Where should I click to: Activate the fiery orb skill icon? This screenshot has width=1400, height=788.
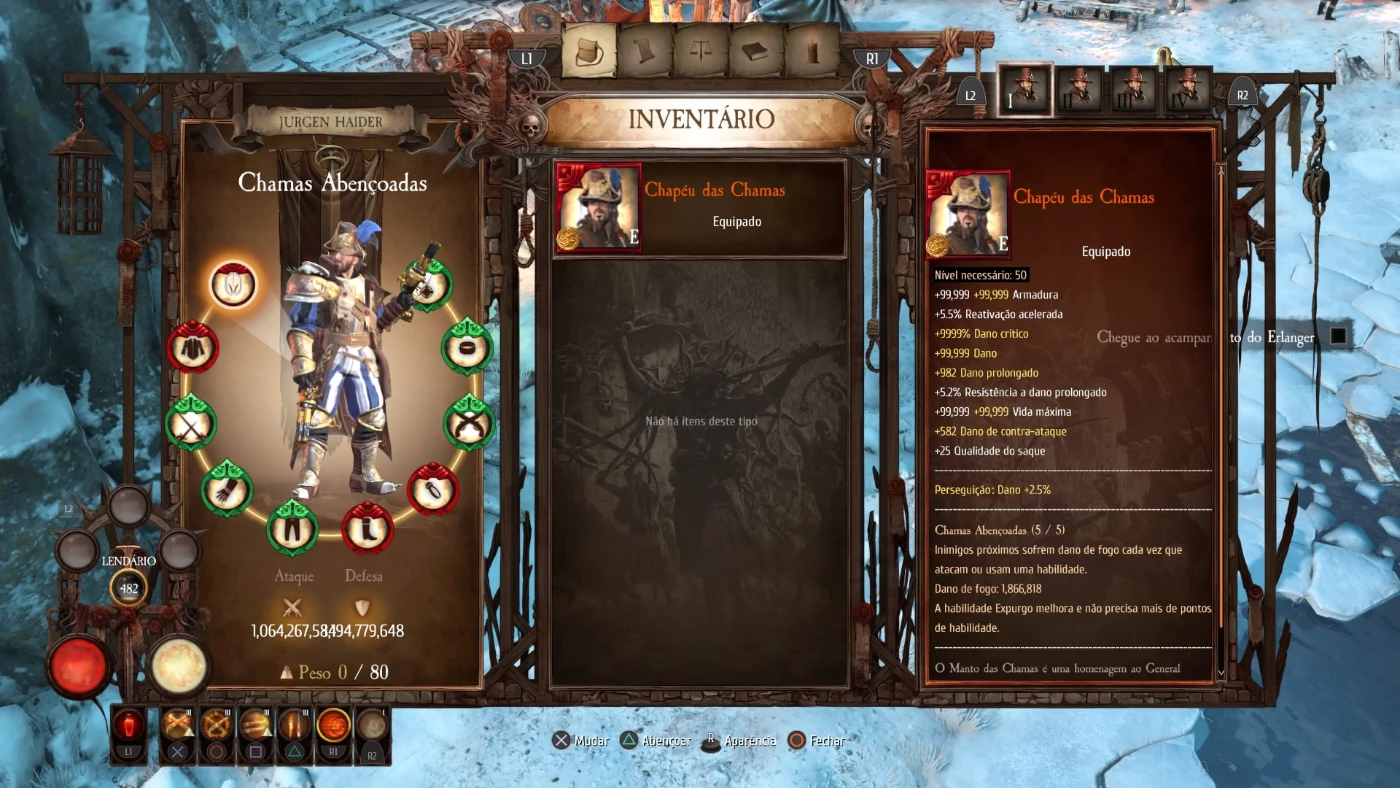[x=333, y=724]
